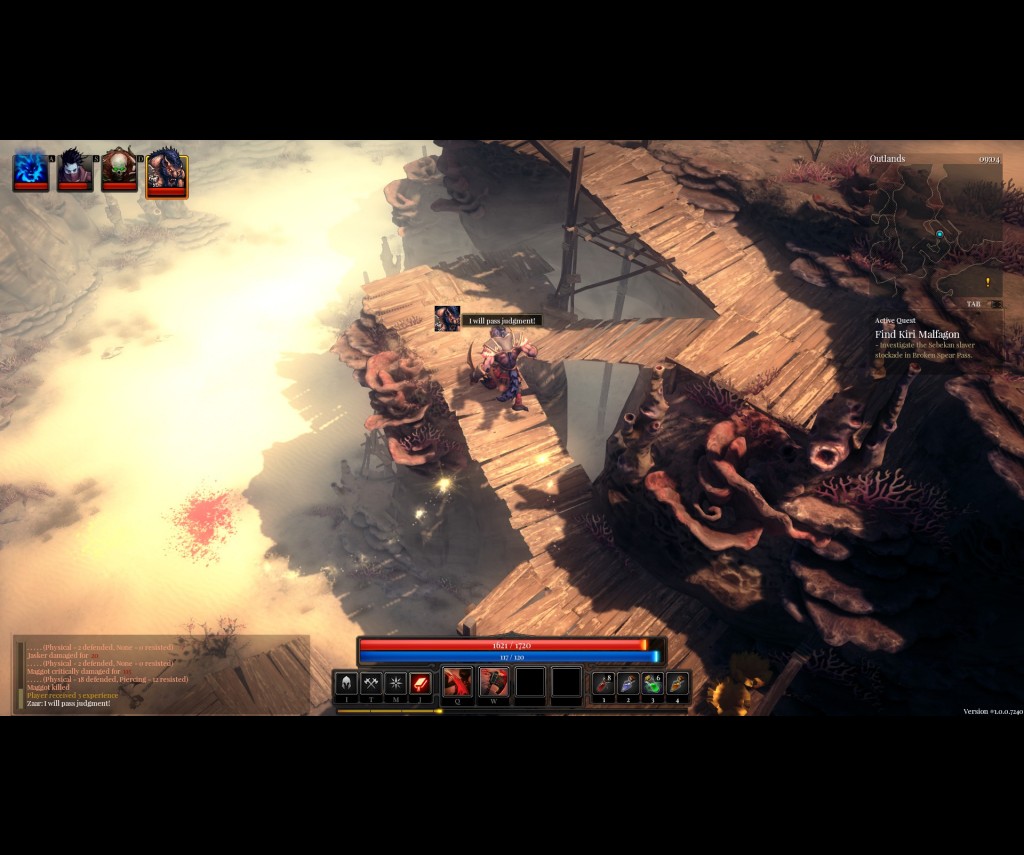Activate the Q slot red slash ability
The image size is (1024, 855).
458,682
